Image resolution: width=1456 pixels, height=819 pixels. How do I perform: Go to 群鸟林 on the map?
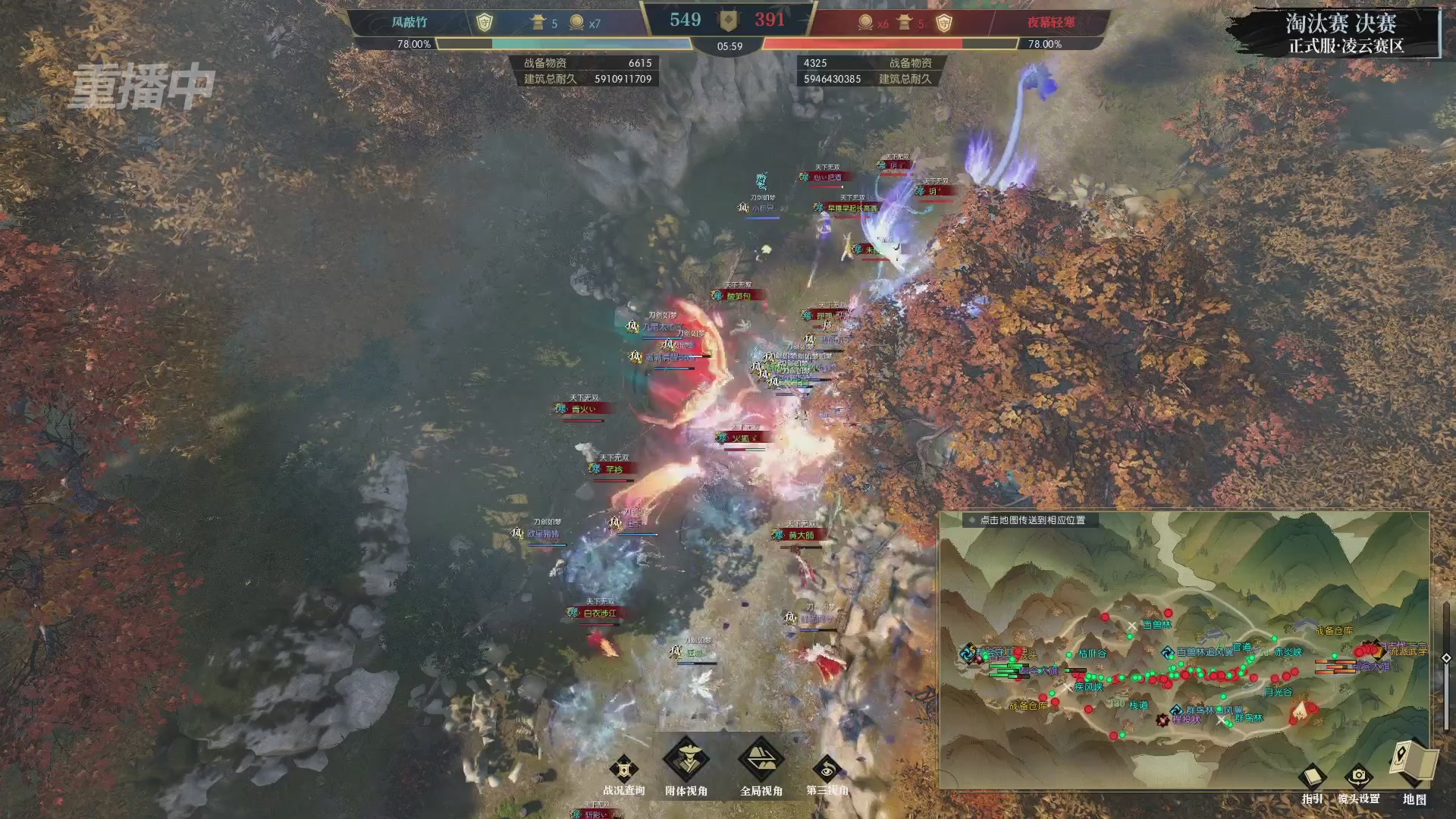pyautogui.click(x=1249, y=718)
